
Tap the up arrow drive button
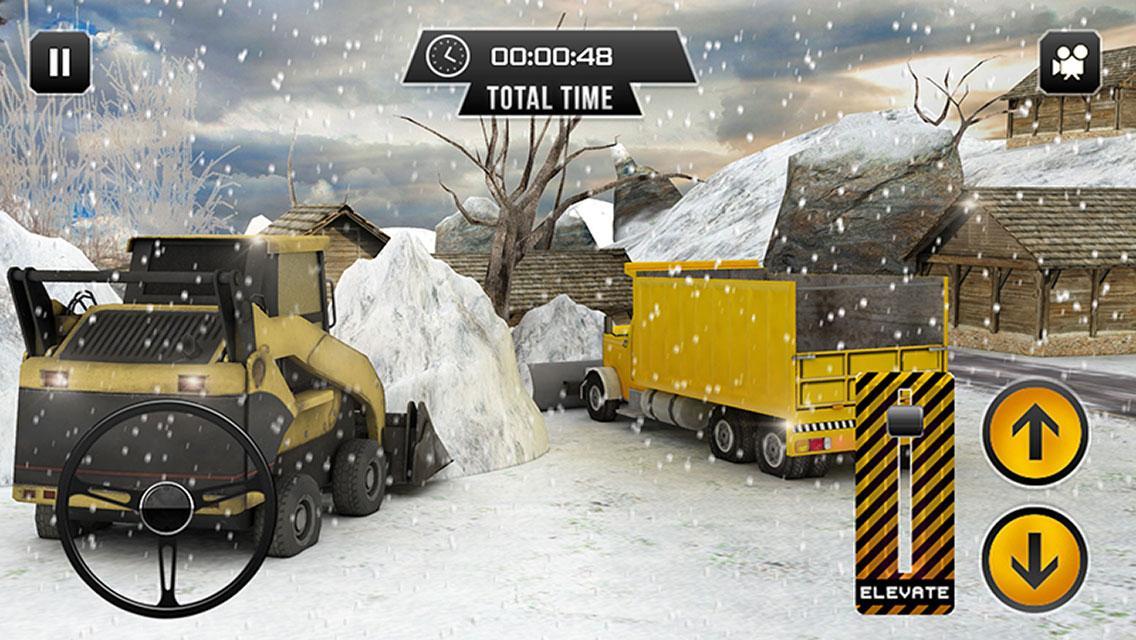[1034, 432]
